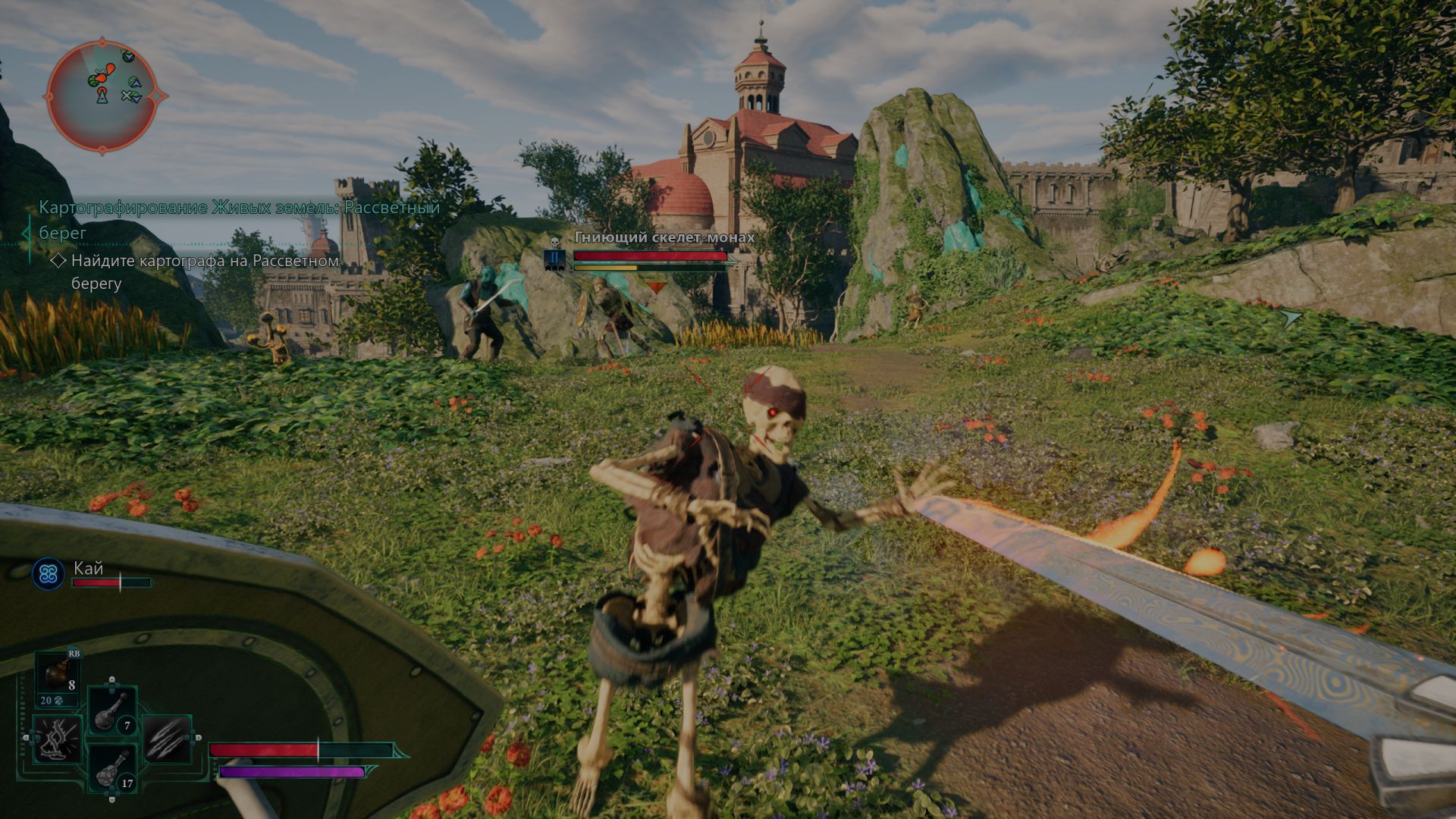
Task: Activate the thorny vines ability
Action: pyautogui.click(x=57, y=739)
